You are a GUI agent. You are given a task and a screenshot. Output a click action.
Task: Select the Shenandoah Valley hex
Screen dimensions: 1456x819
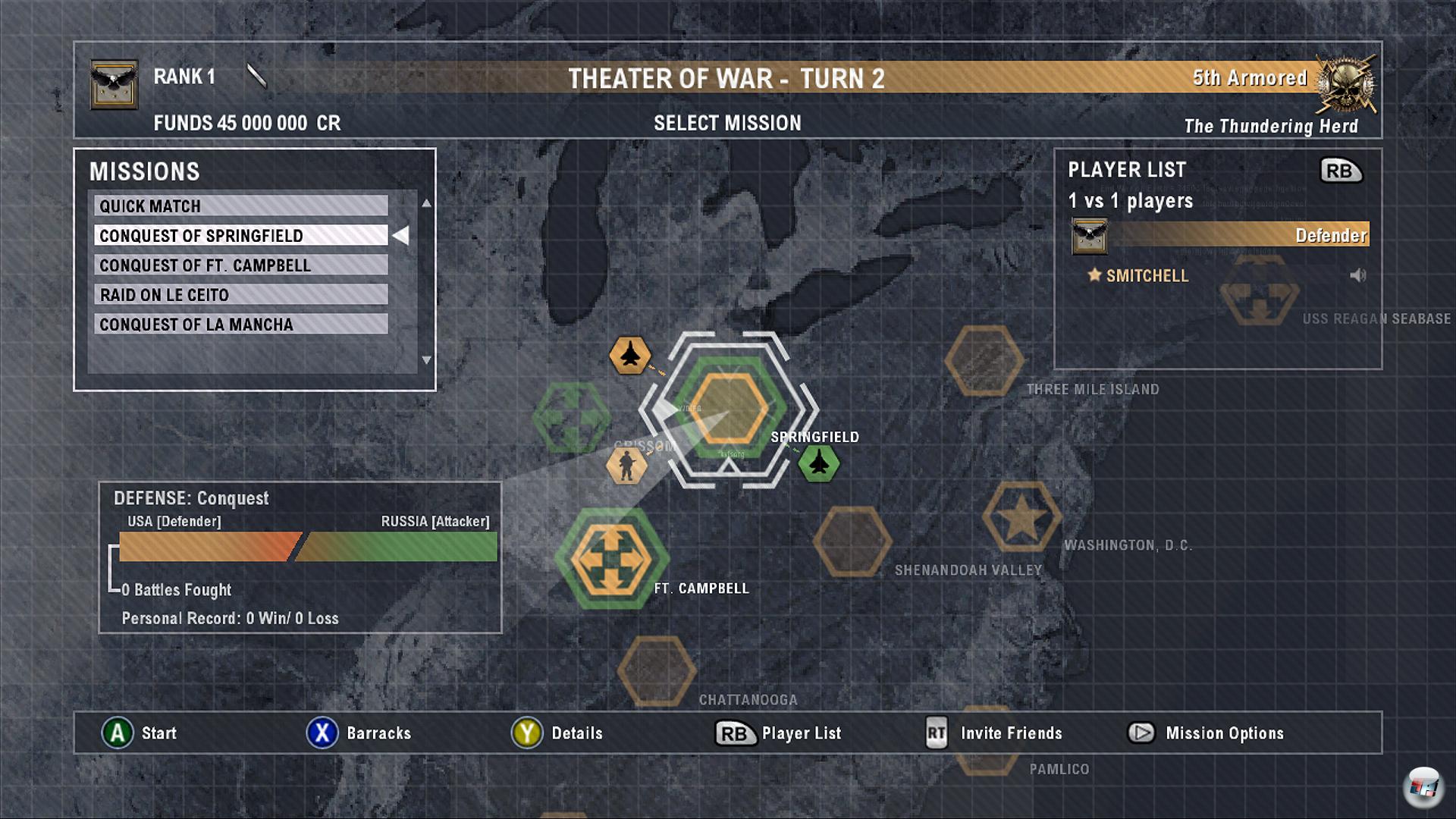(x=852, y=541)
